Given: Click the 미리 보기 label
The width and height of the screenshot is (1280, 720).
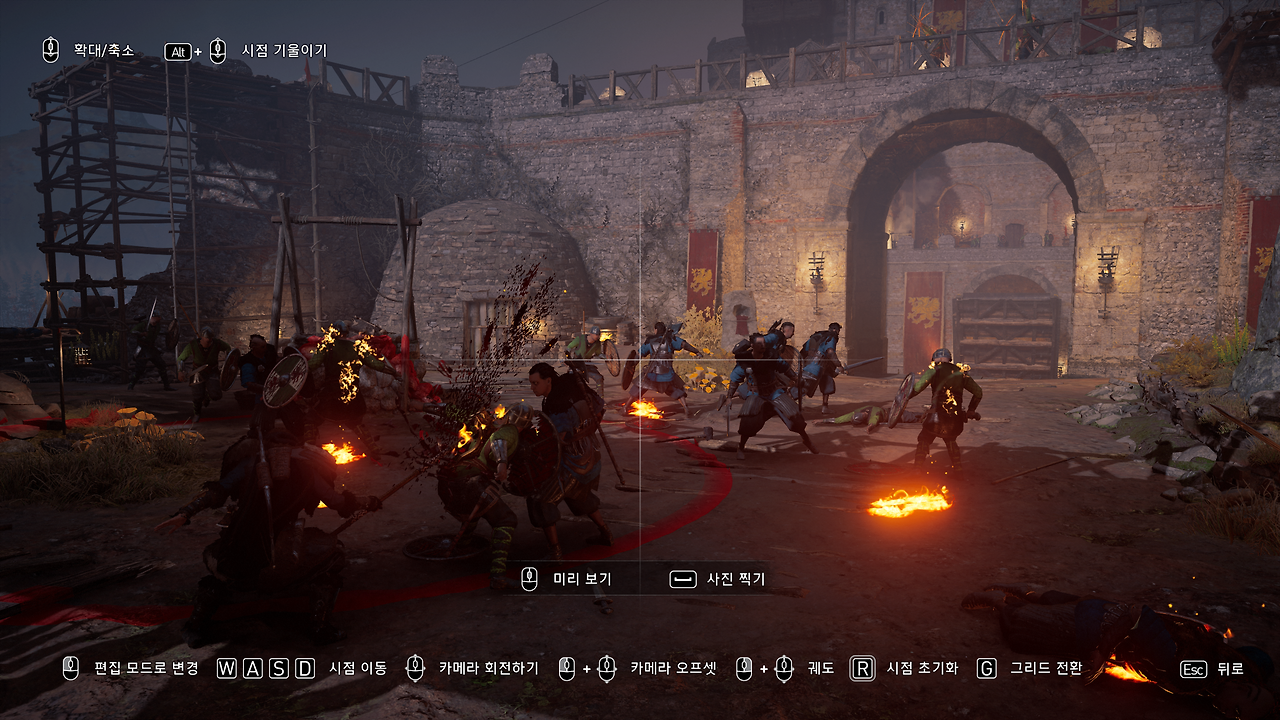Looking at the screenshot, I should (580, 577).
